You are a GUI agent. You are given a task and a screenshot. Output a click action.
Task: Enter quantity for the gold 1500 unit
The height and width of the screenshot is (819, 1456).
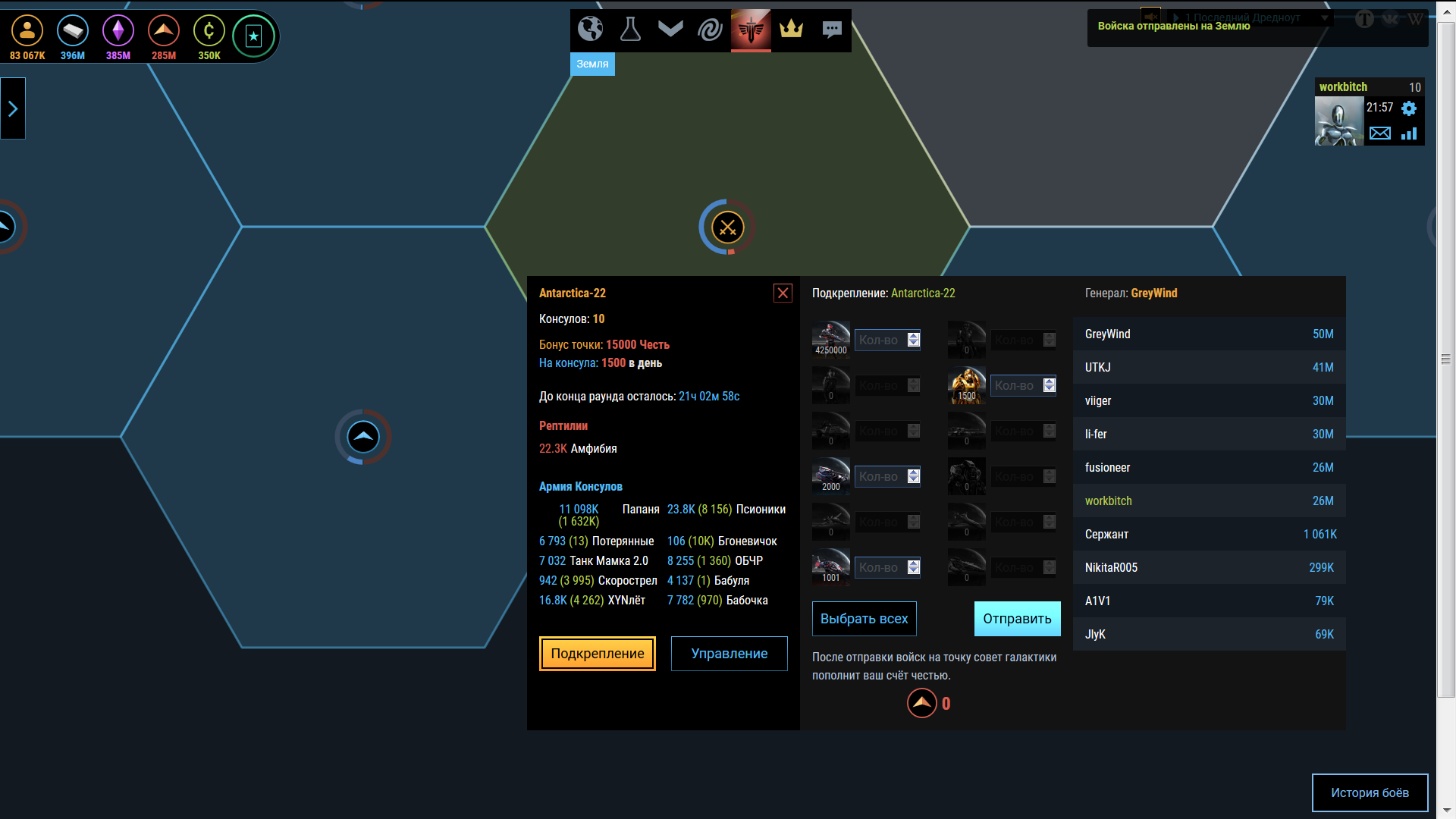[1015, 386]
